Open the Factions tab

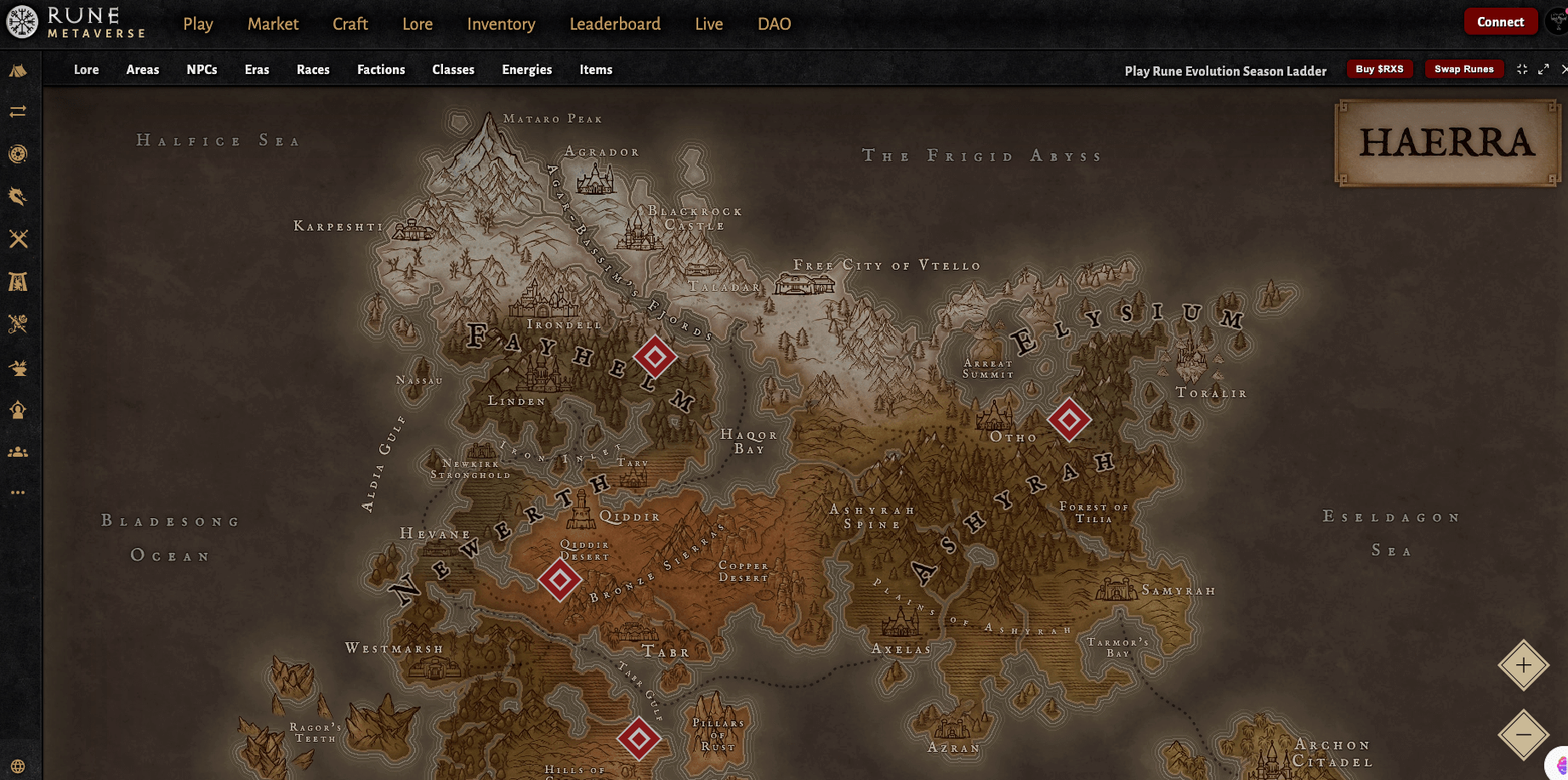coord(381,70)
